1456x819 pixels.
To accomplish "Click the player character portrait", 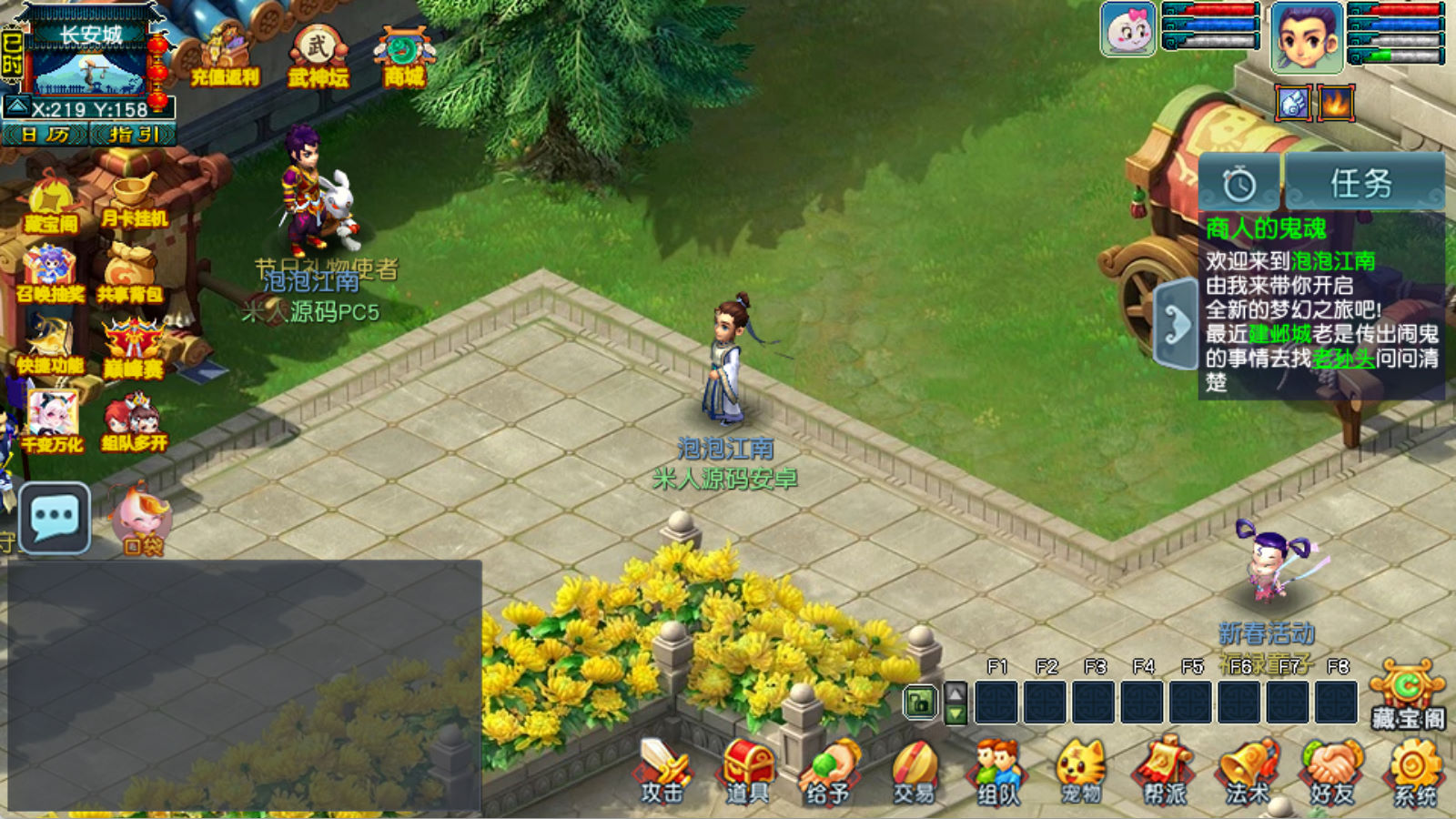I will pyautogui.click(x=1307, y=38).
